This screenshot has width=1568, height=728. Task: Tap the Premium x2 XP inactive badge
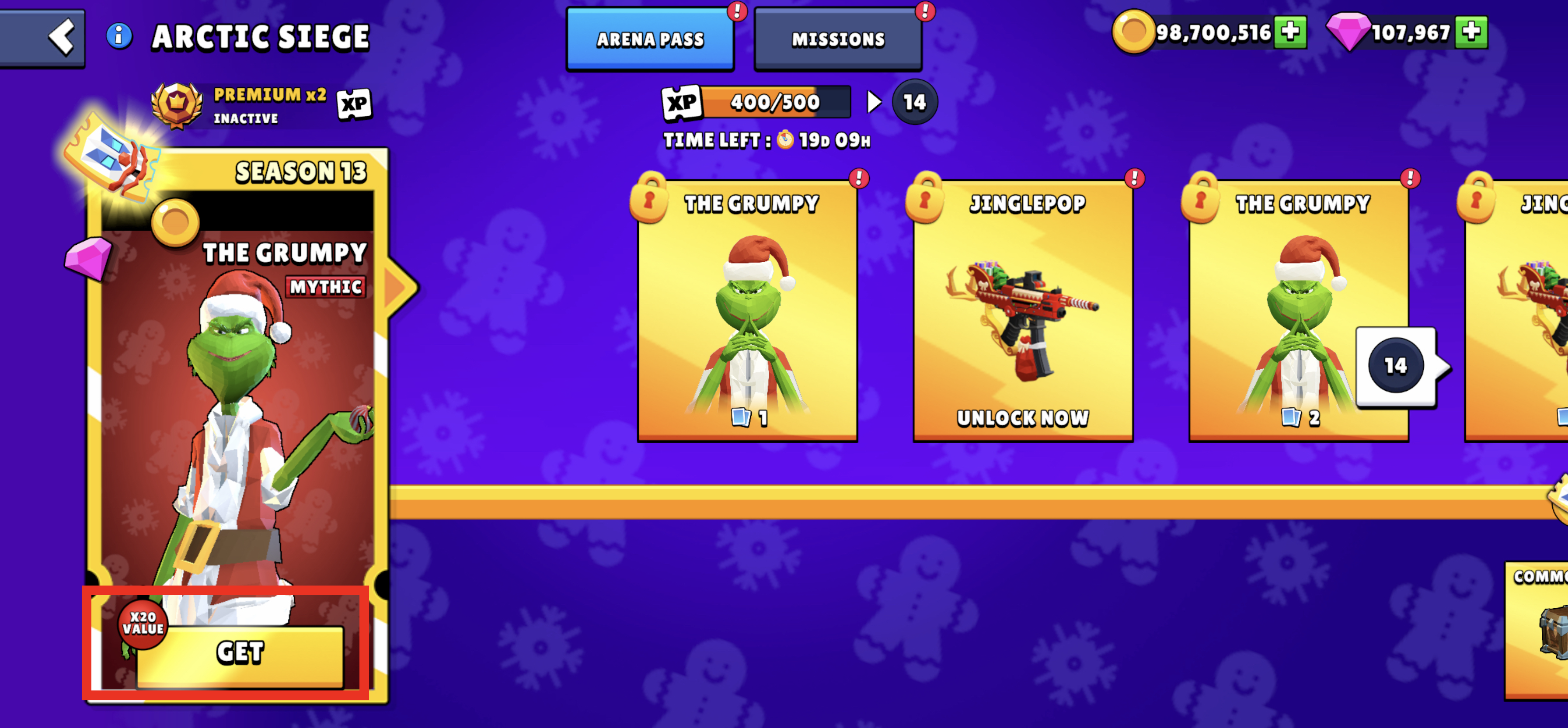(262, 105)
